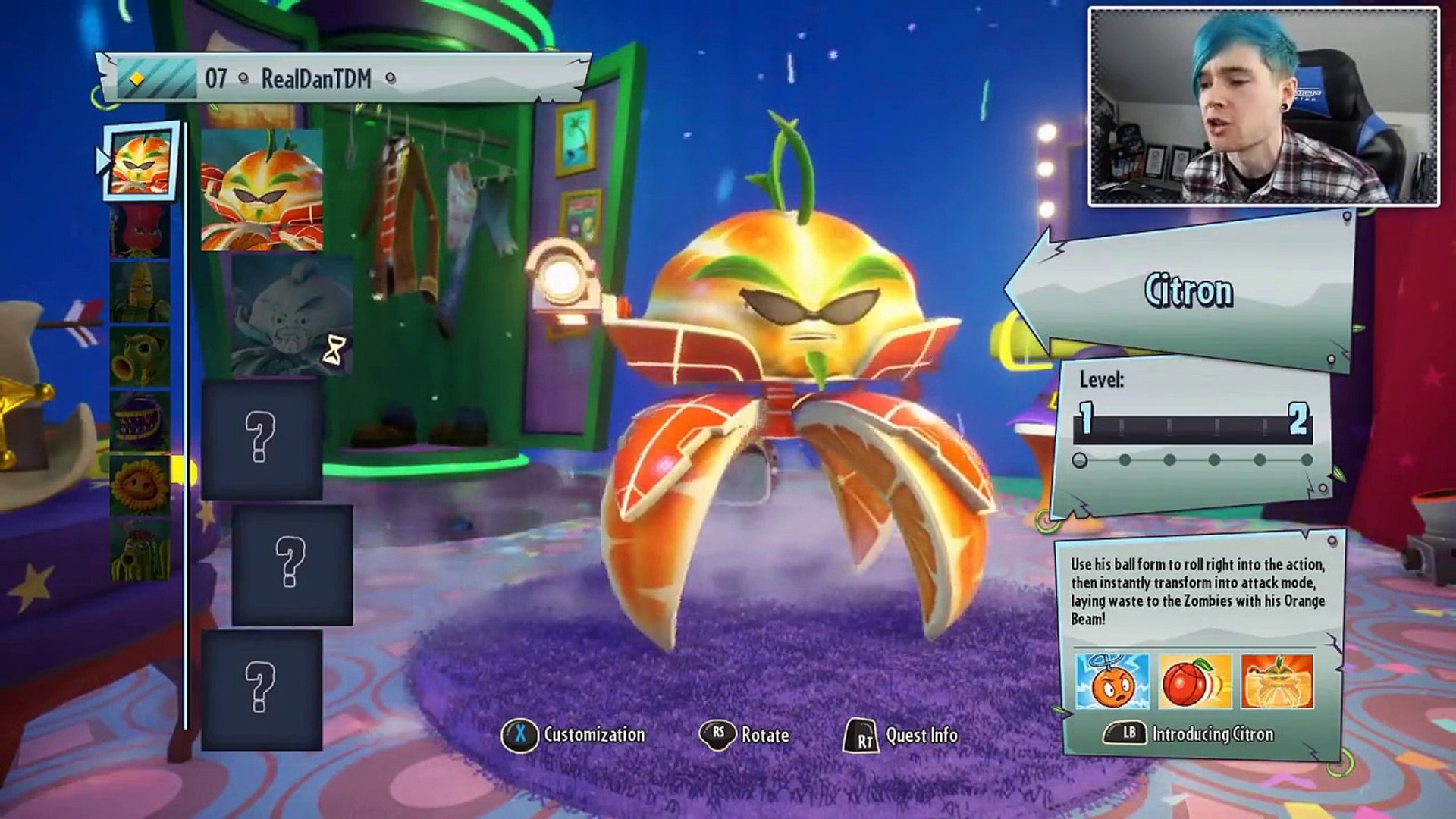Viewport: 1456px width, 819px height.
Task: Choose the Rose character class
Action: (x=140, y=231)
